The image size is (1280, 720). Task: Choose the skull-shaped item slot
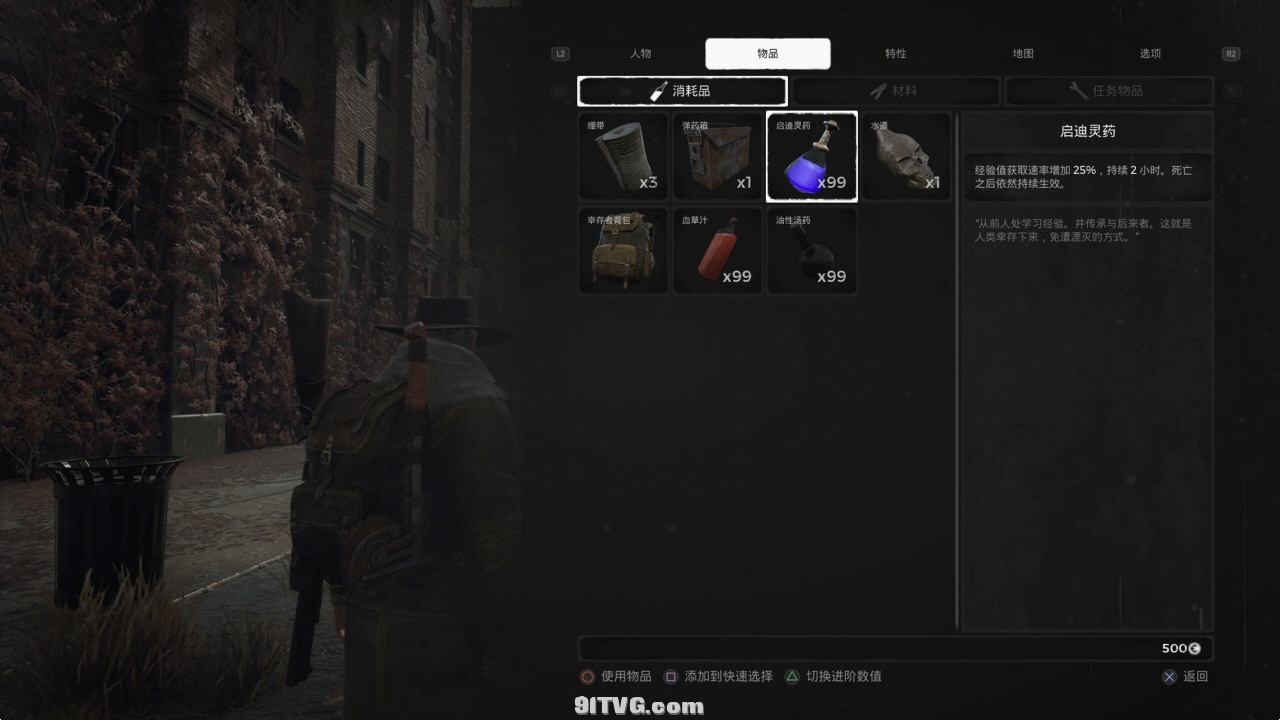click(x=905, y=156)
